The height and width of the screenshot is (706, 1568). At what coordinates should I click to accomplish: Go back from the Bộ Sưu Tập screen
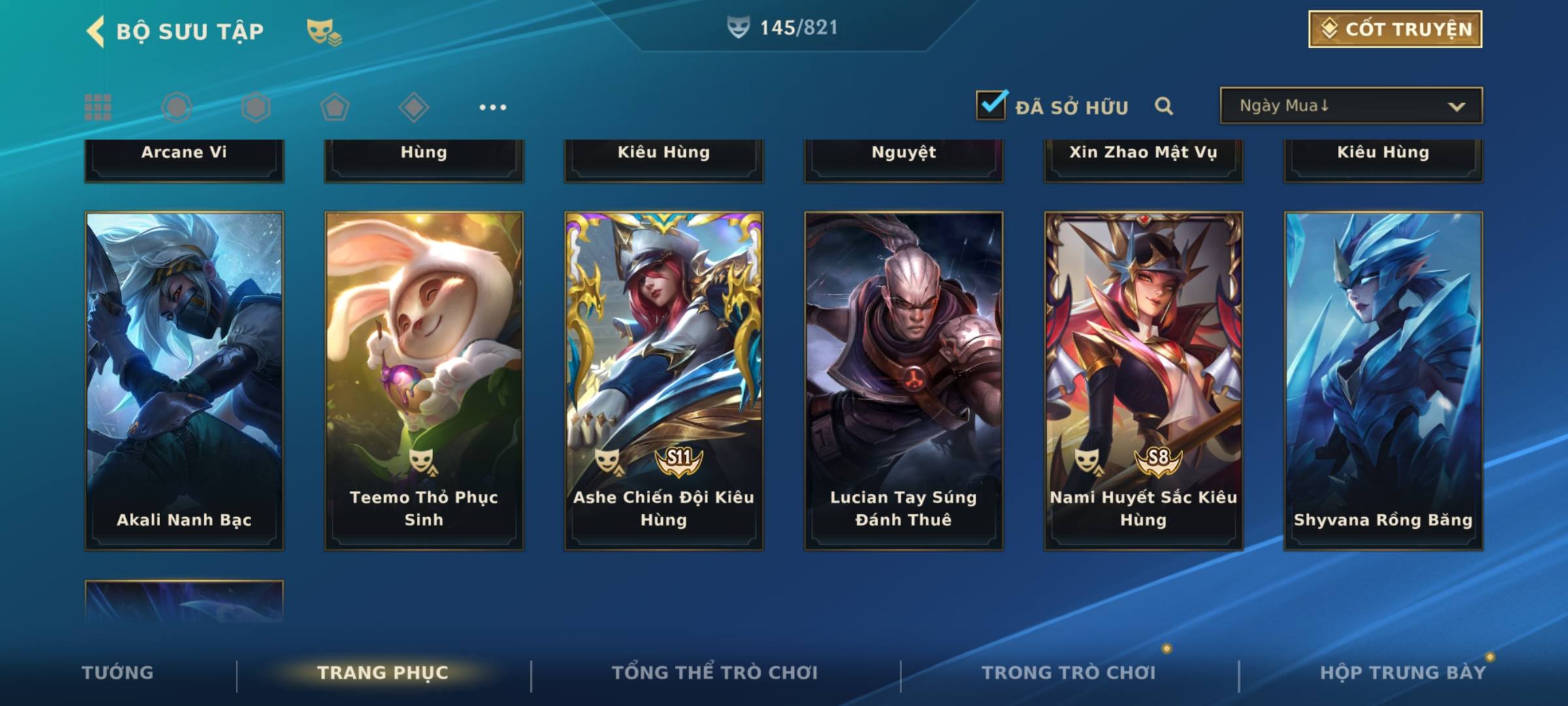point(95,31)
